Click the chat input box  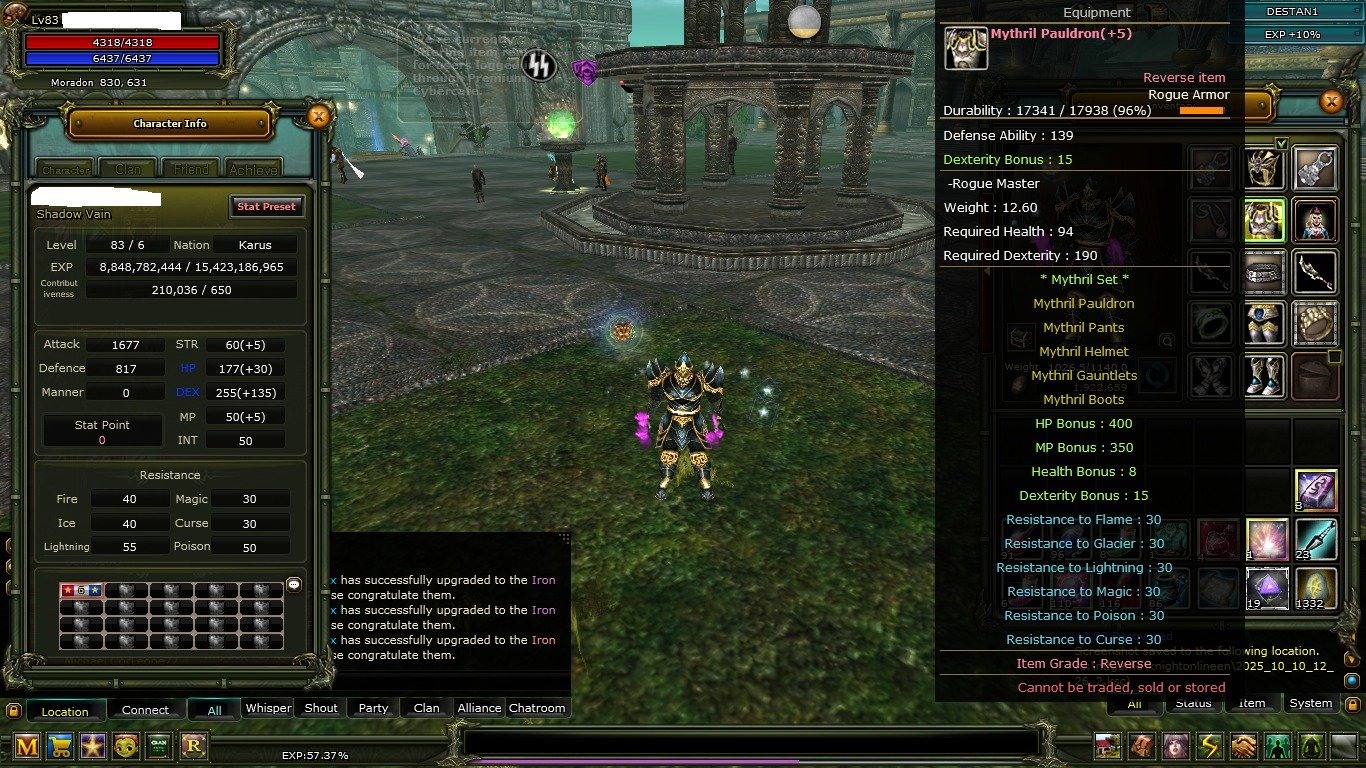[x=750, y=742]
